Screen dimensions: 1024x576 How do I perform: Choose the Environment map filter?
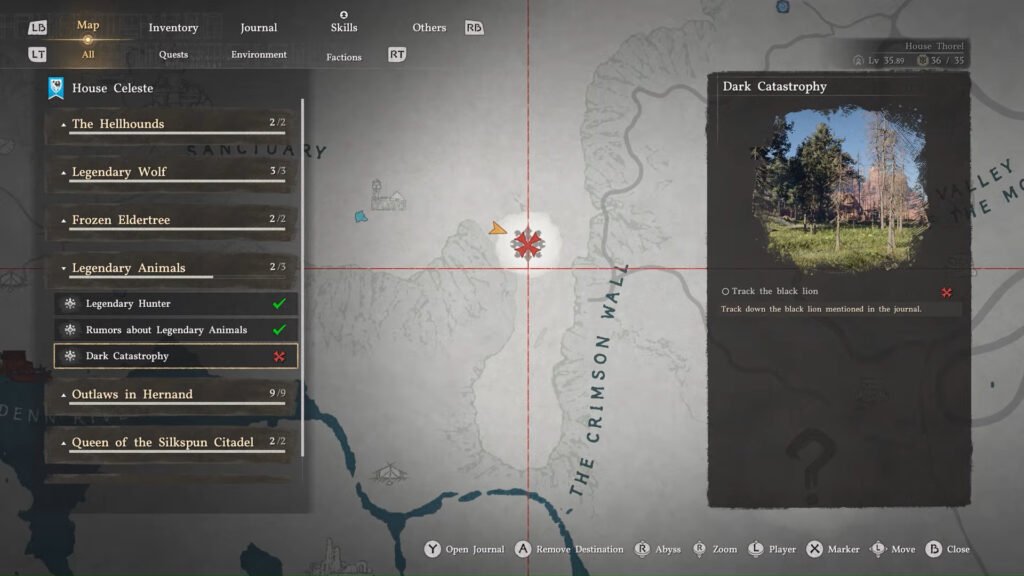pyautogui.click(x=259, y=55)
